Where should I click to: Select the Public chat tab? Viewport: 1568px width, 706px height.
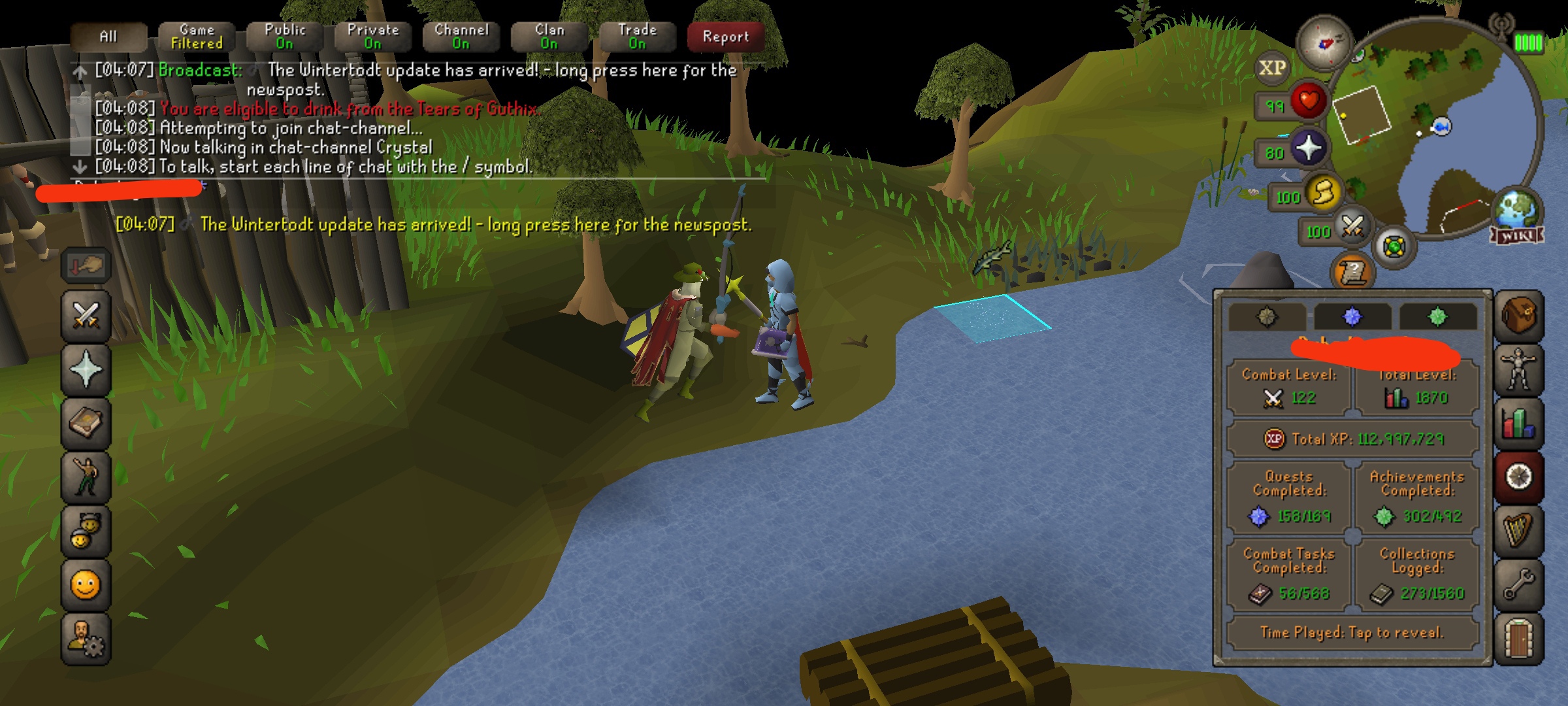pos(285,37)
